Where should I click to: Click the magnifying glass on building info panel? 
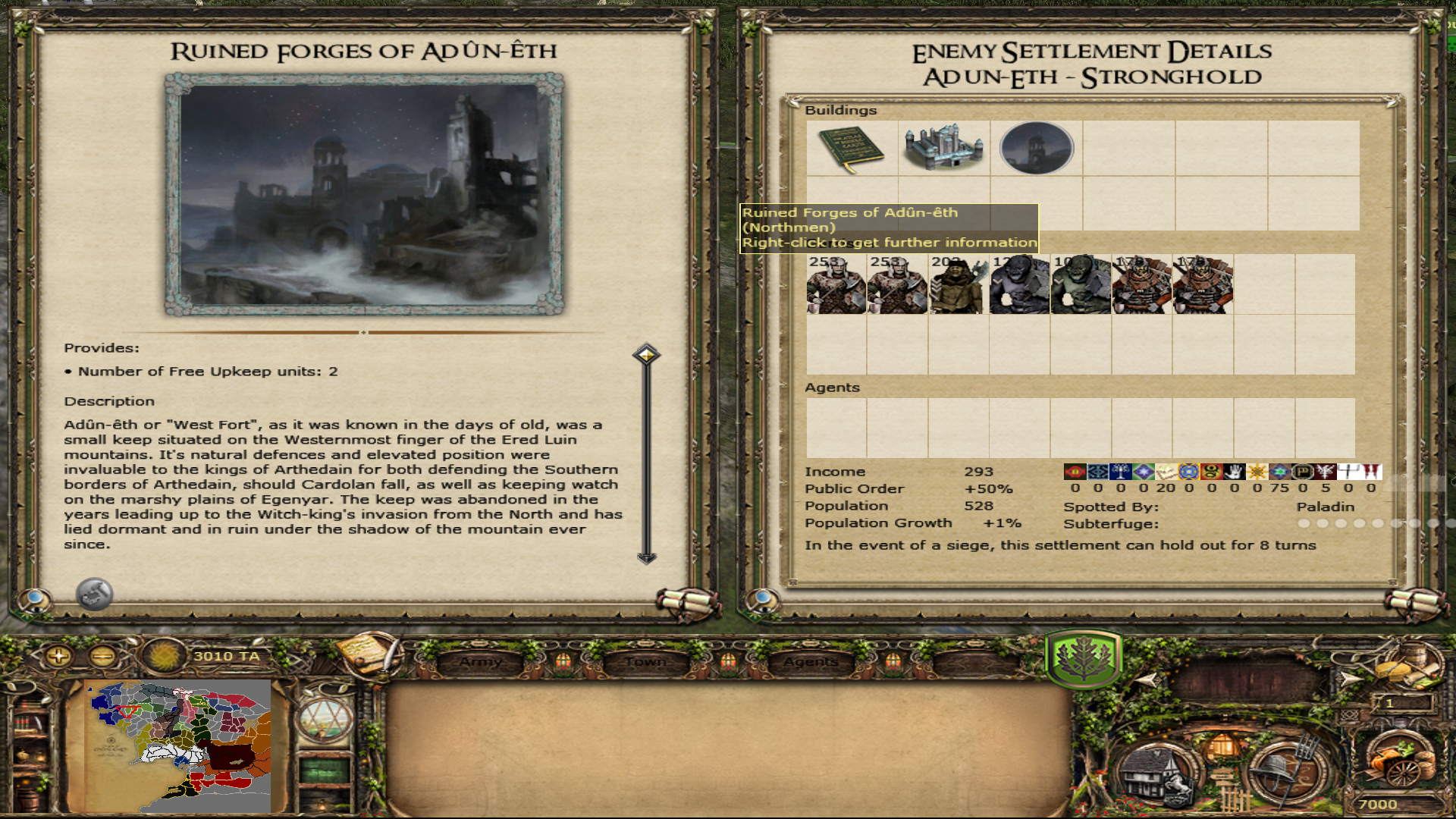(34, 601)
